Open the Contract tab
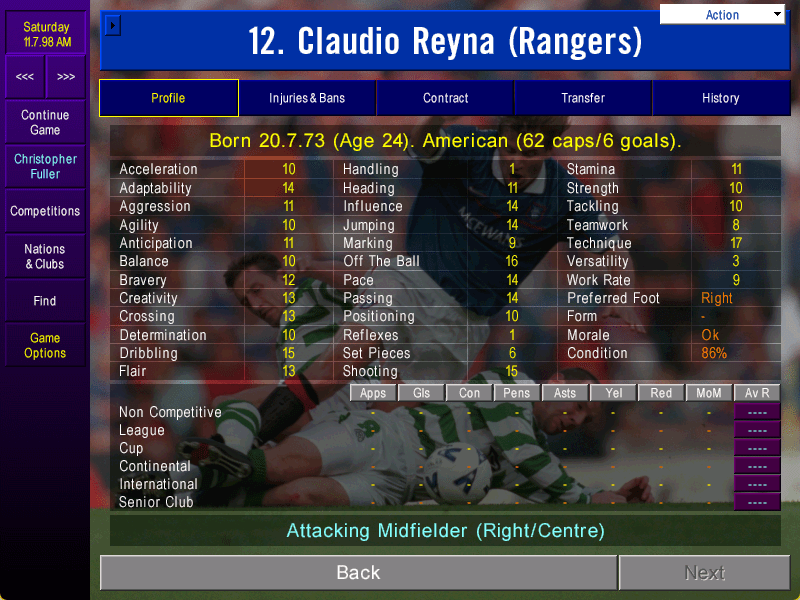 445,98
